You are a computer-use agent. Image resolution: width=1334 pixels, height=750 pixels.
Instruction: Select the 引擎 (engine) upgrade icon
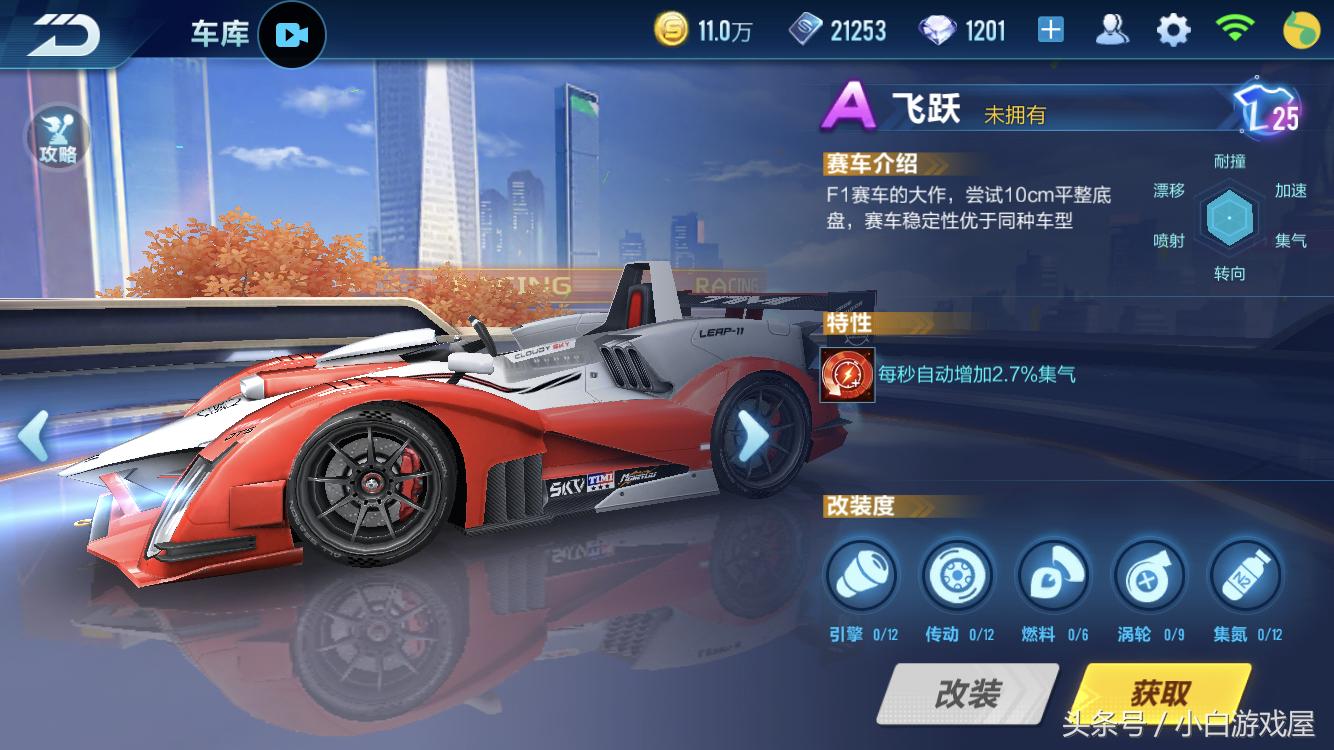(861, 575)
